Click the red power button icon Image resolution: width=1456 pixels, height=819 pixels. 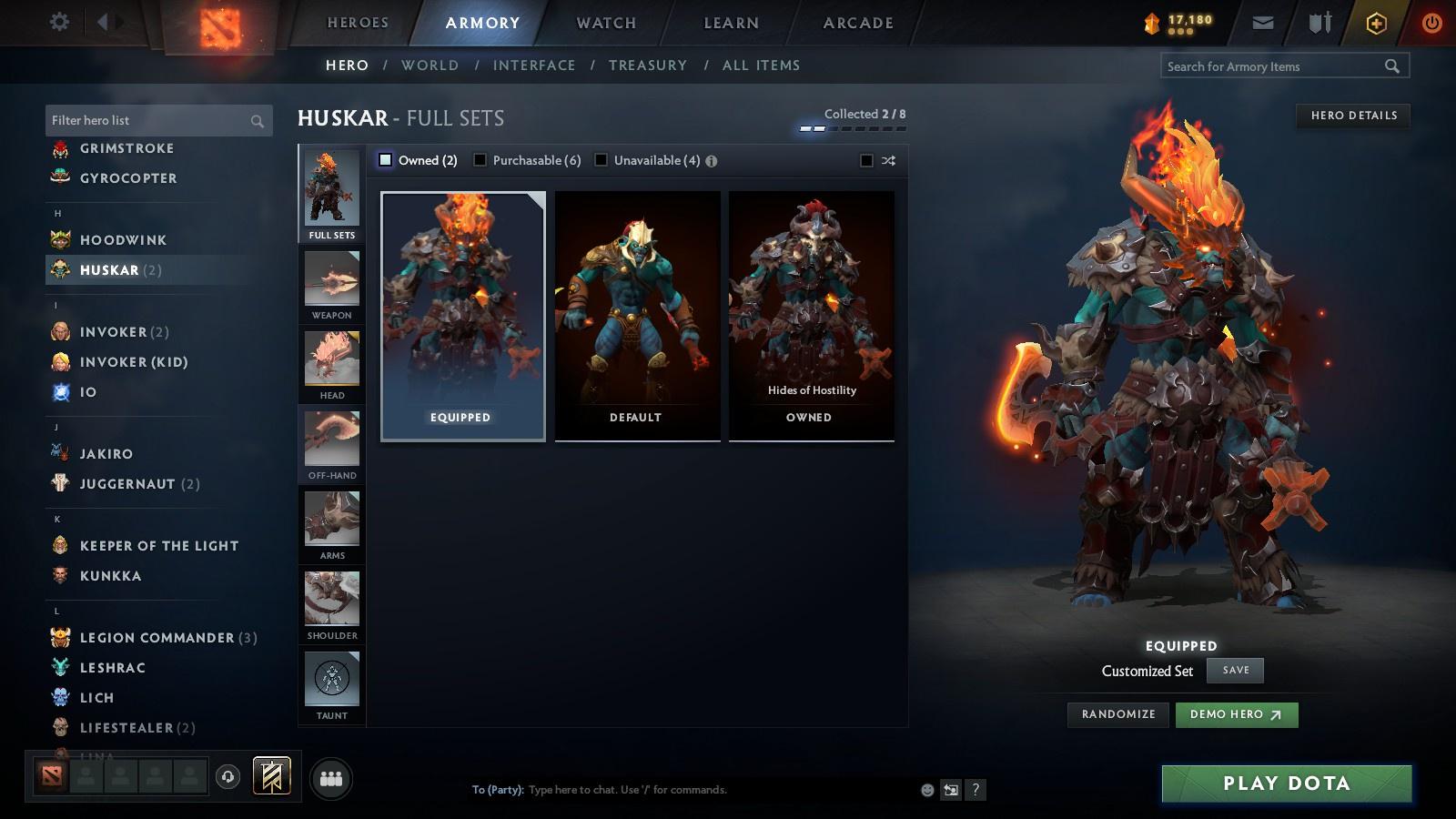[x=1431, y=22]
